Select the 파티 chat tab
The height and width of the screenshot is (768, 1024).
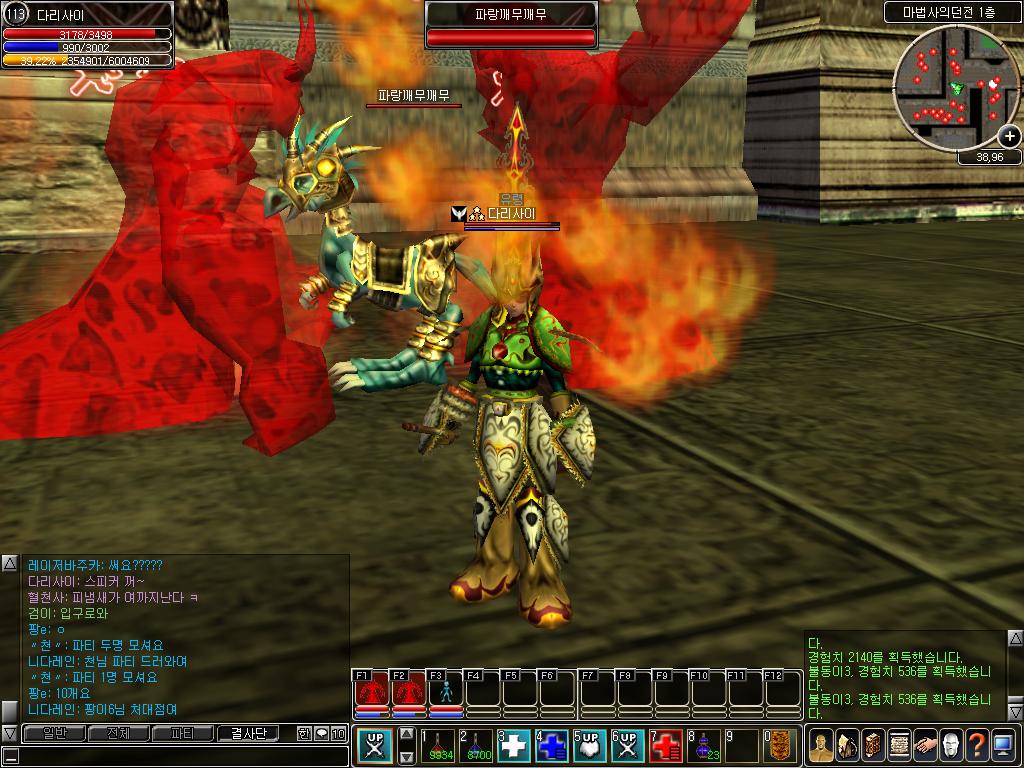(183, 733)
